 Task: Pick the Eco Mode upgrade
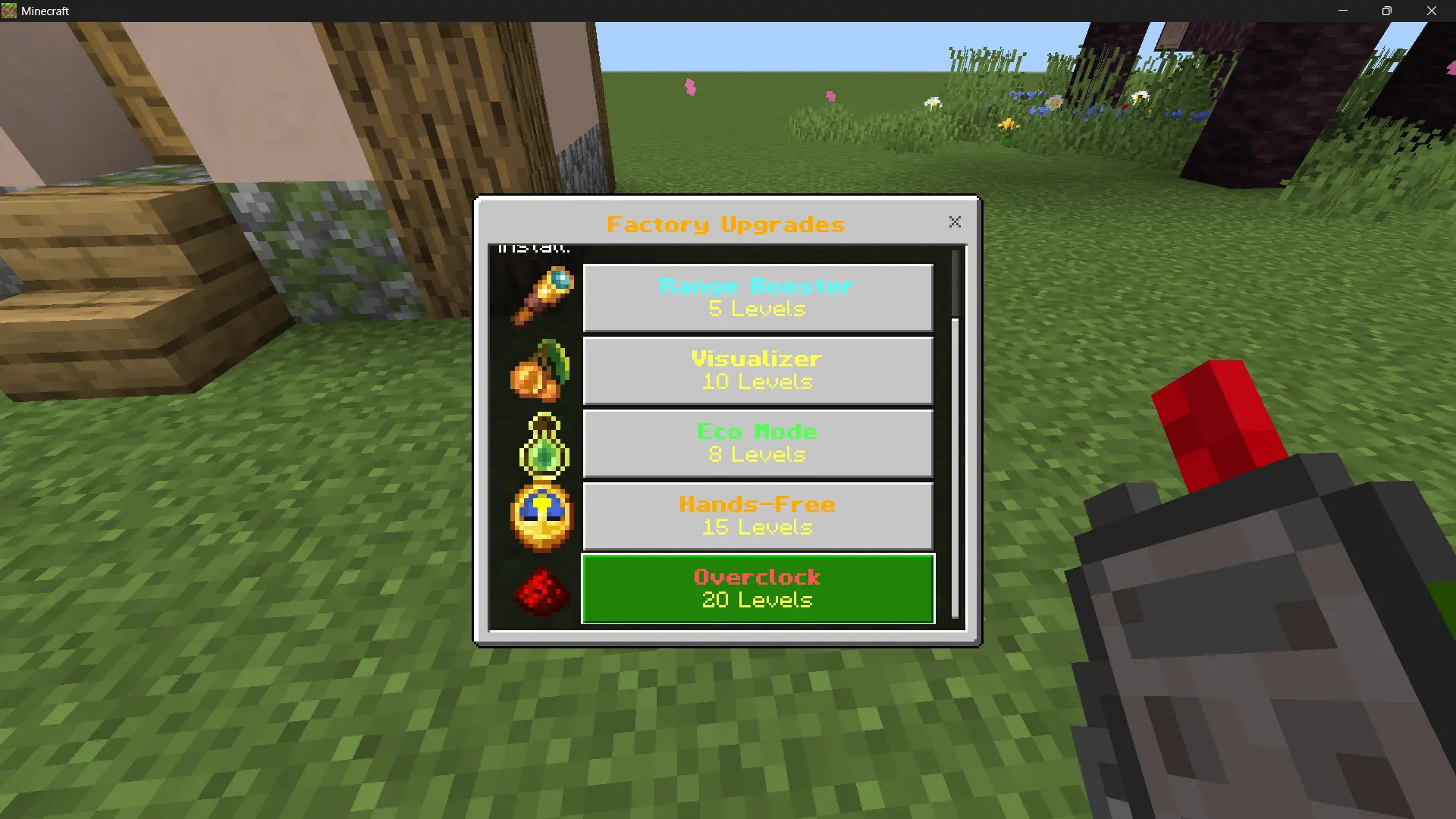point(758,443)
